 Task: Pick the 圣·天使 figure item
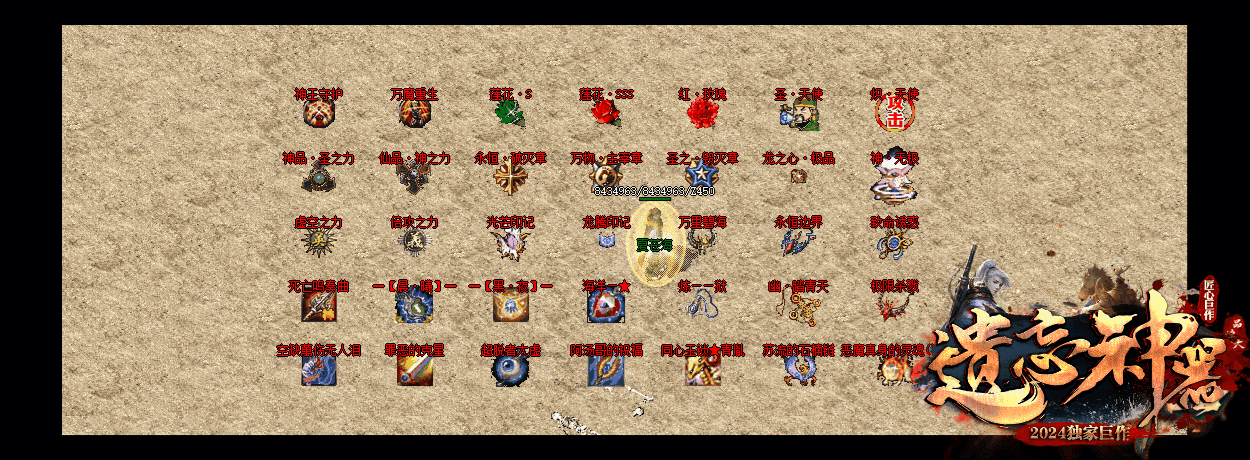(x=797, y=114)
